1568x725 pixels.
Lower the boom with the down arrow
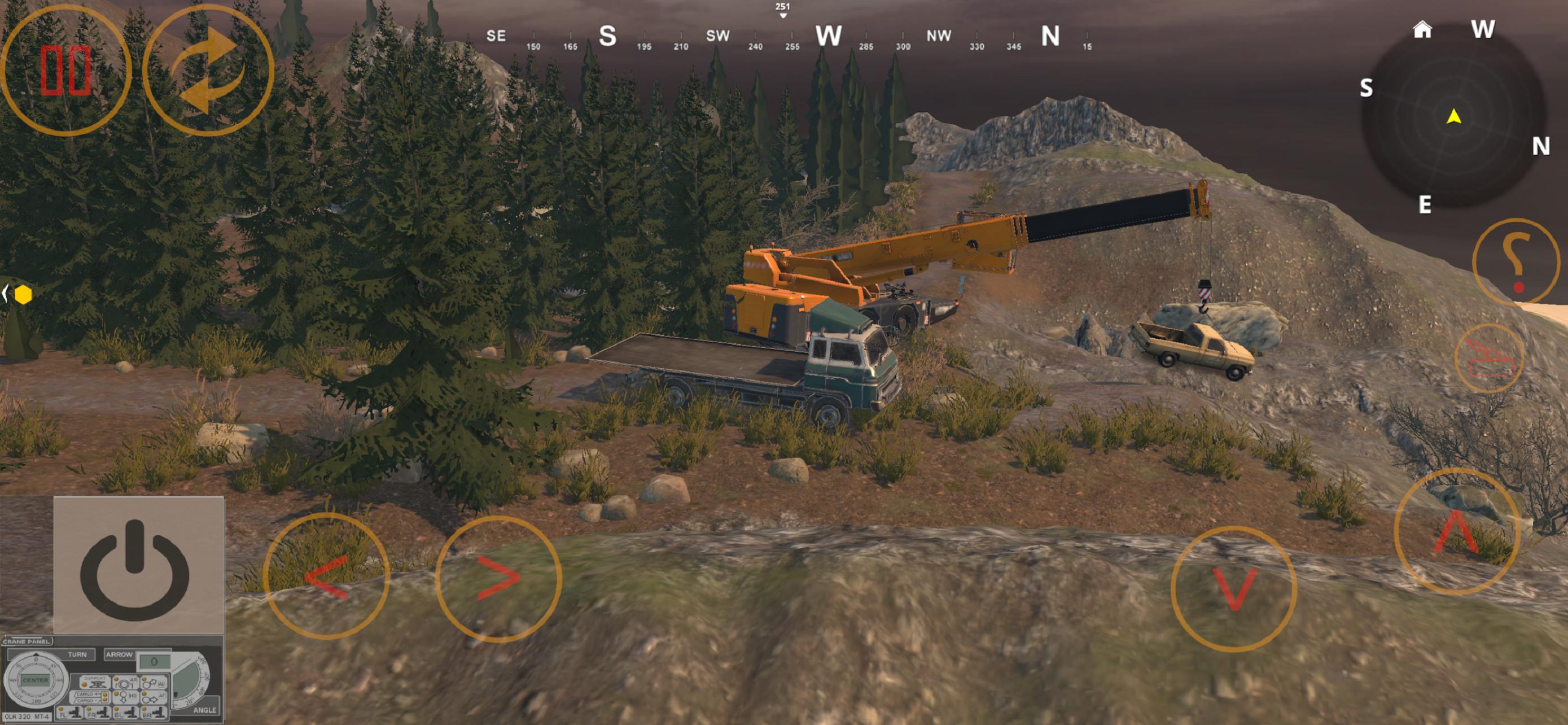(x=1233, y=588)
